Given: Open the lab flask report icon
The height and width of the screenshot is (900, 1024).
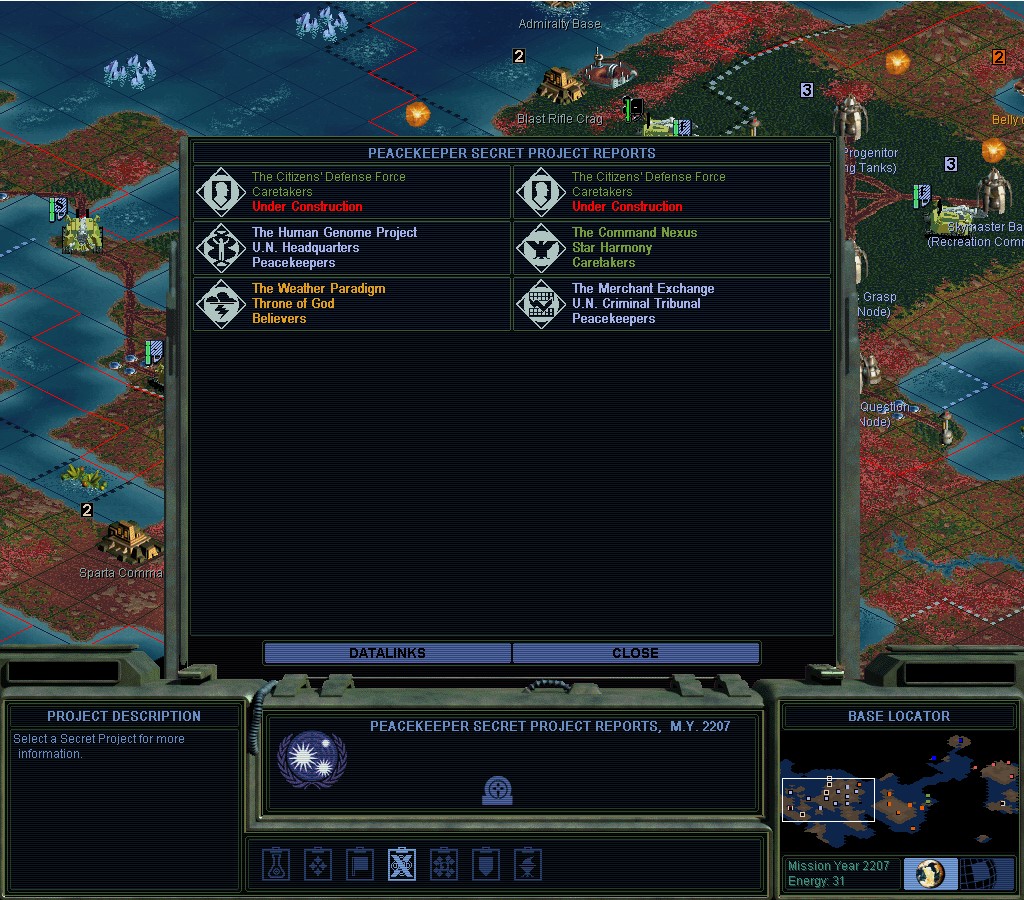Looking at the screenshot, I should [276, 864].
